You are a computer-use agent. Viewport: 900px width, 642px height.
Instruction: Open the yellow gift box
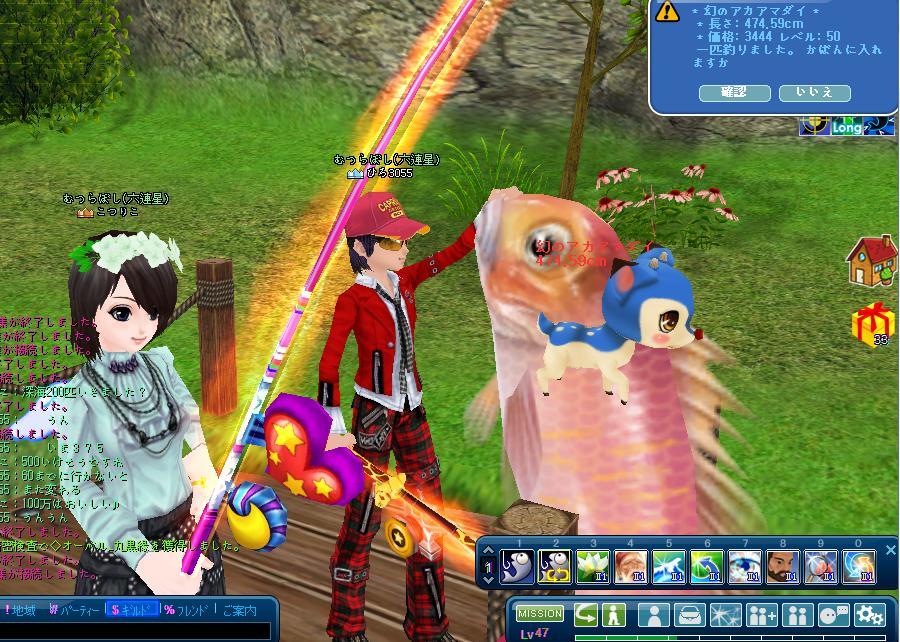870,325
